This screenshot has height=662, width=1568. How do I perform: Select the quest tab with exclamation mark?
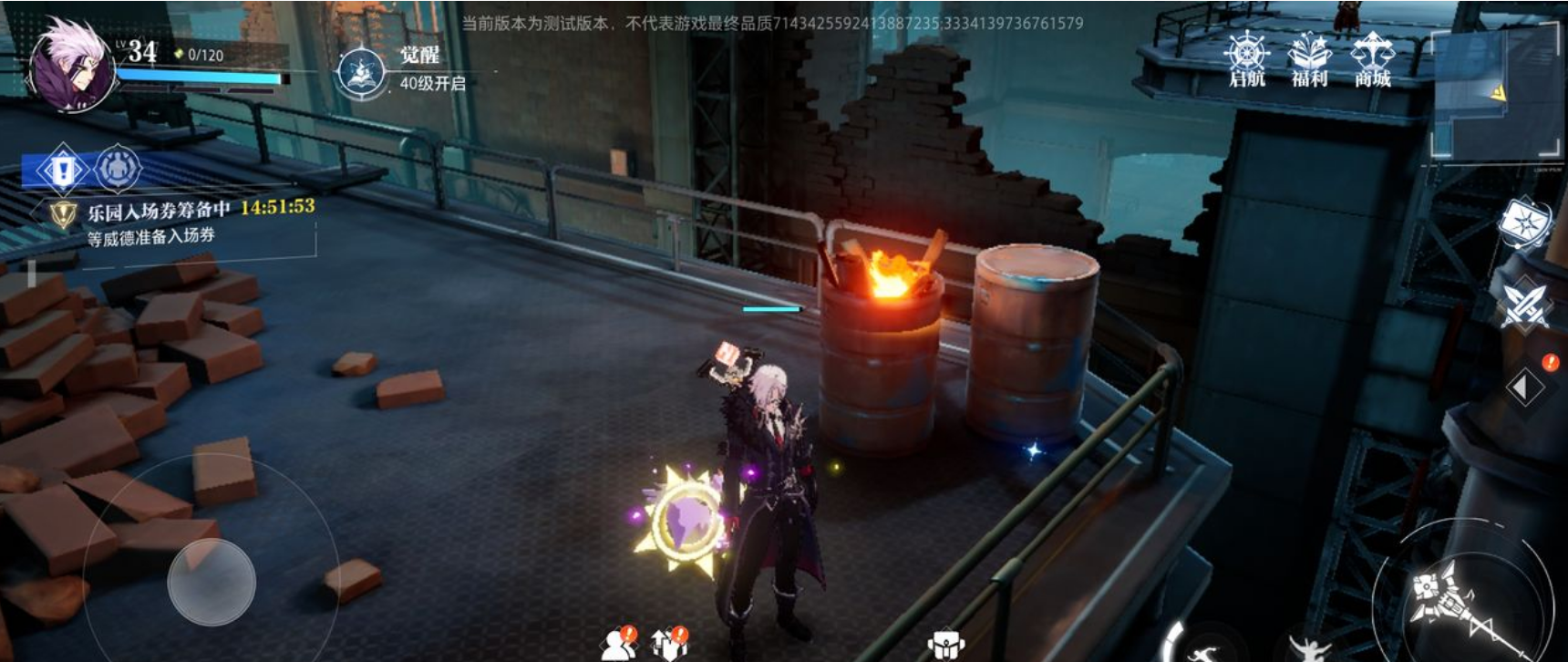[61, 170]
